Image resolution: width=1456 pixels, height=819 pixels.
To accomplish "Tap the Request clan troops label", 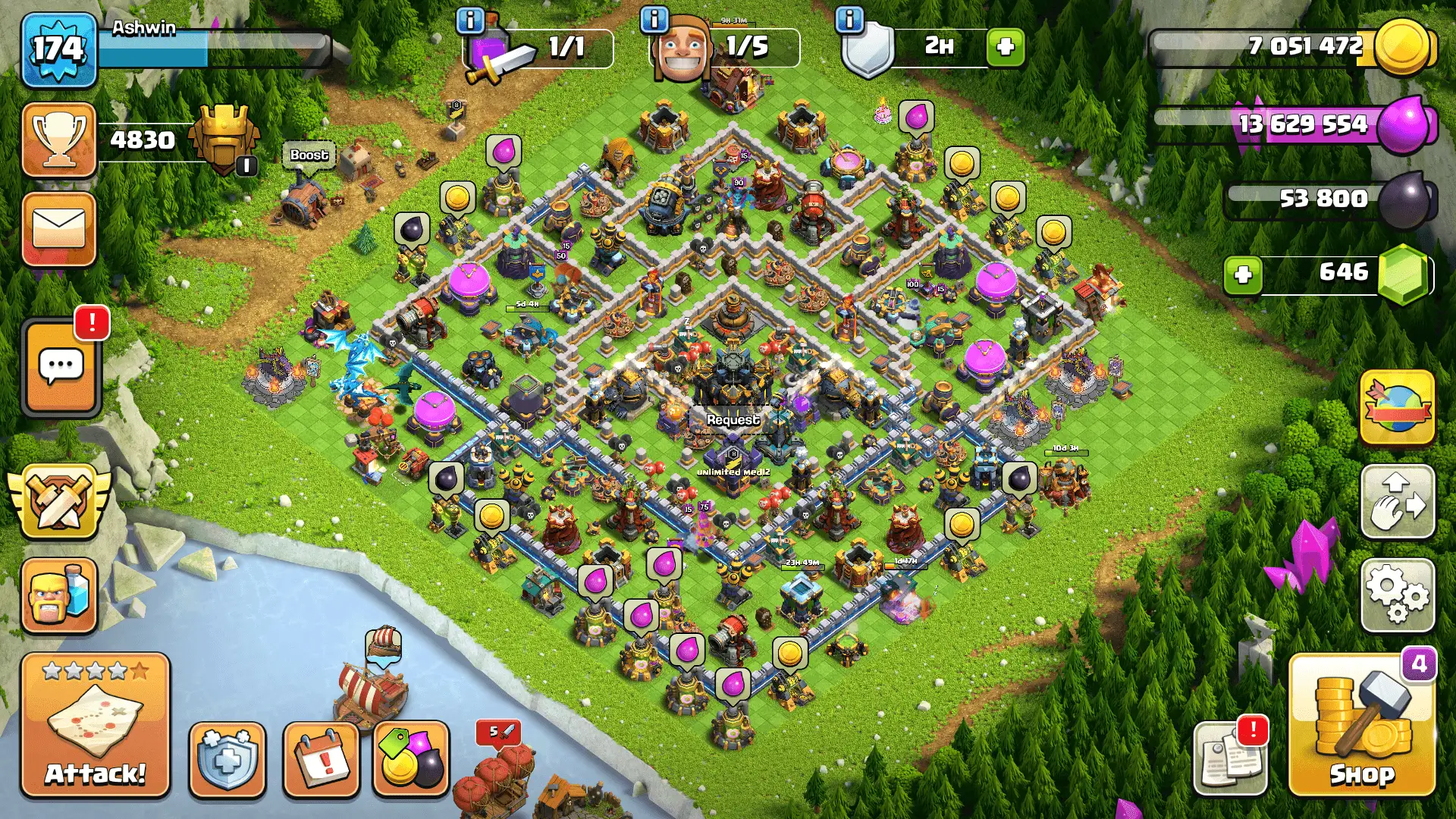I will click(733, 419).
